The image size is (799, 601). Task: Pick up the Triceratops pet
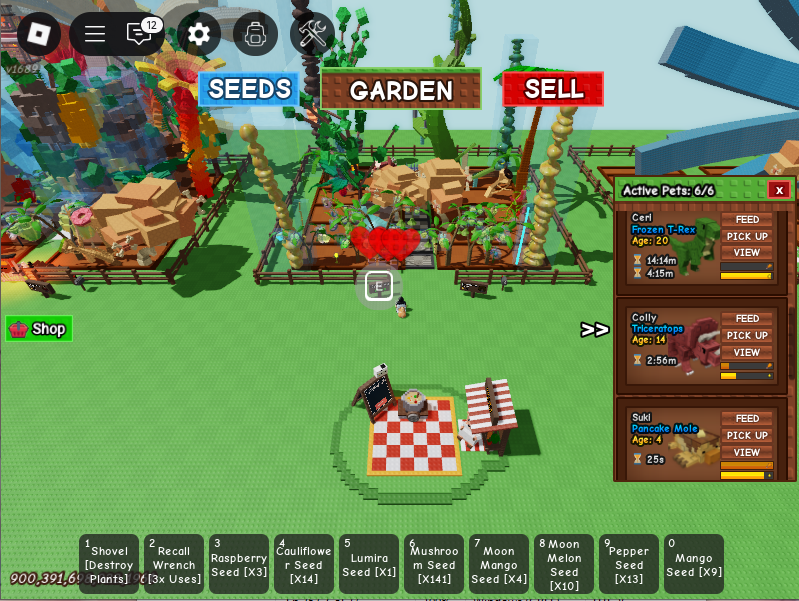click(x=747, y=336)
